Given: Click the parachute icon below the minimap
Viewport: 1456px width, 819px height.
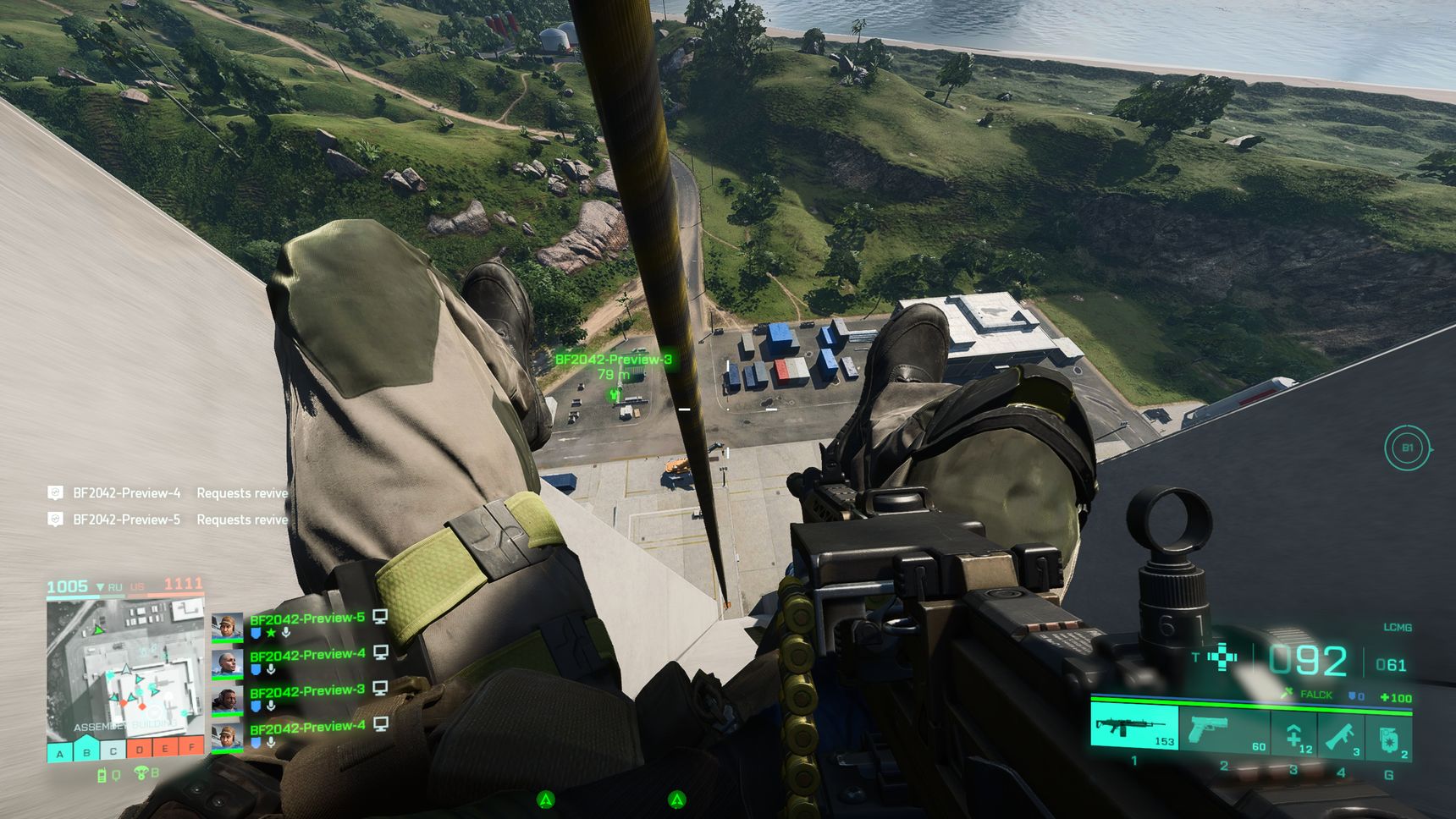Looking at the screenshot, I should pos(141,773).
